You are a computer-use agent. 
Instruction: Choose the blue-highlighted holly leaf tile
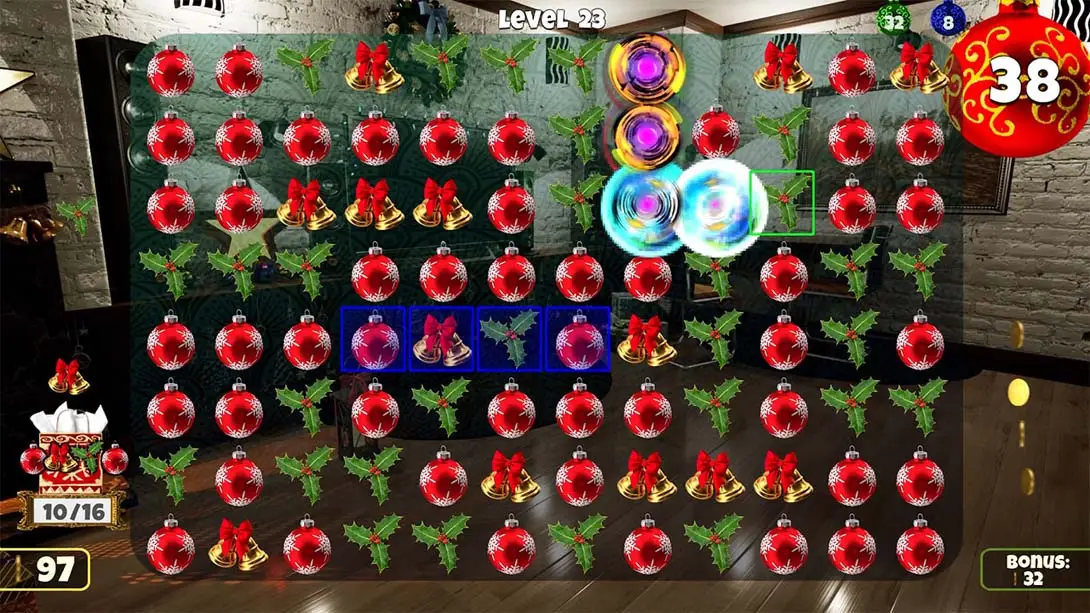[x=509, y=339]
